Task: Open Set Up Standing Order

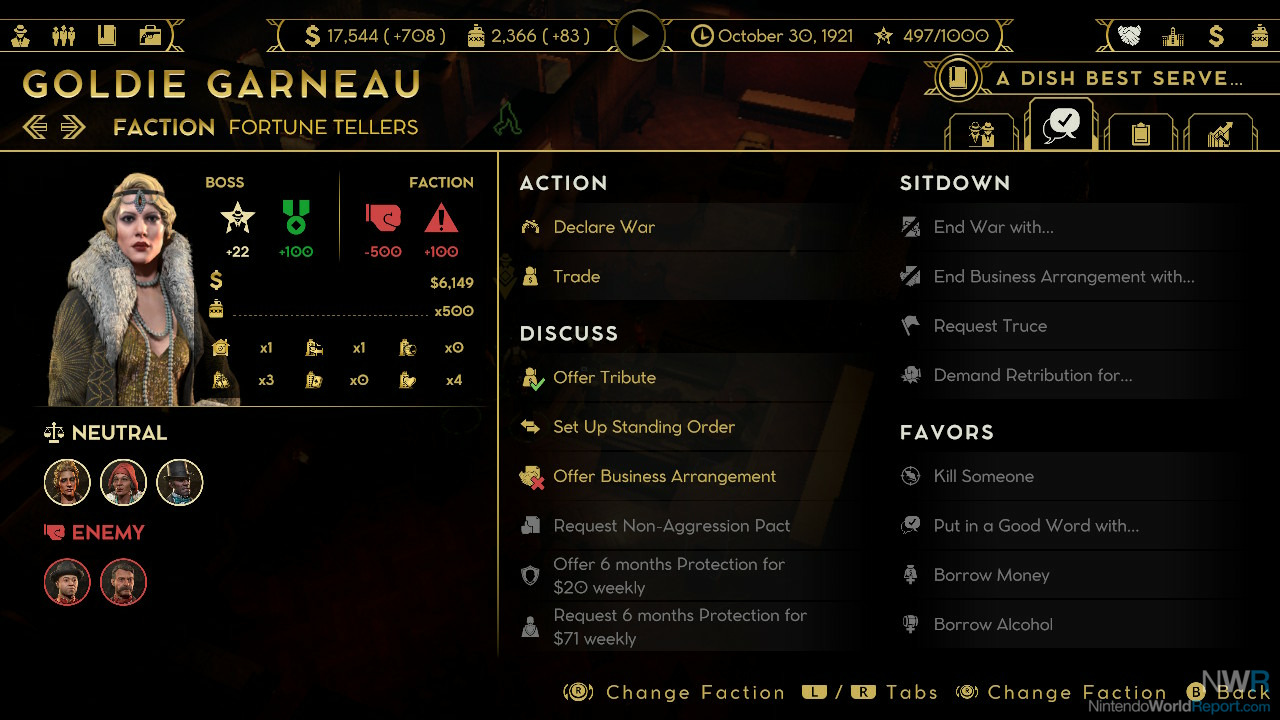Action: click(x=643, y=427)
